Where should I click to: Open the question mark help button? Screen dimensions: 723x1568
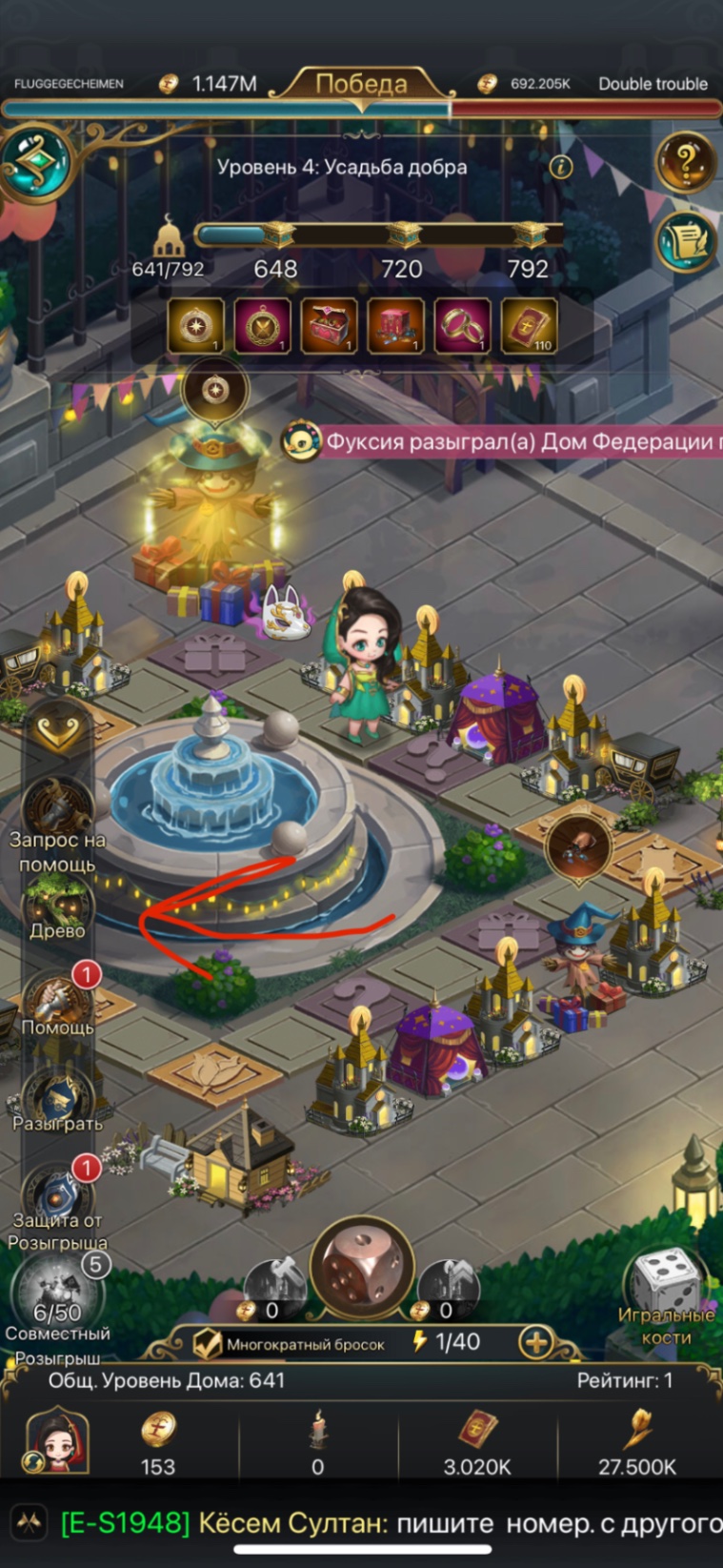pyautogui.click(x=685, y=164)
